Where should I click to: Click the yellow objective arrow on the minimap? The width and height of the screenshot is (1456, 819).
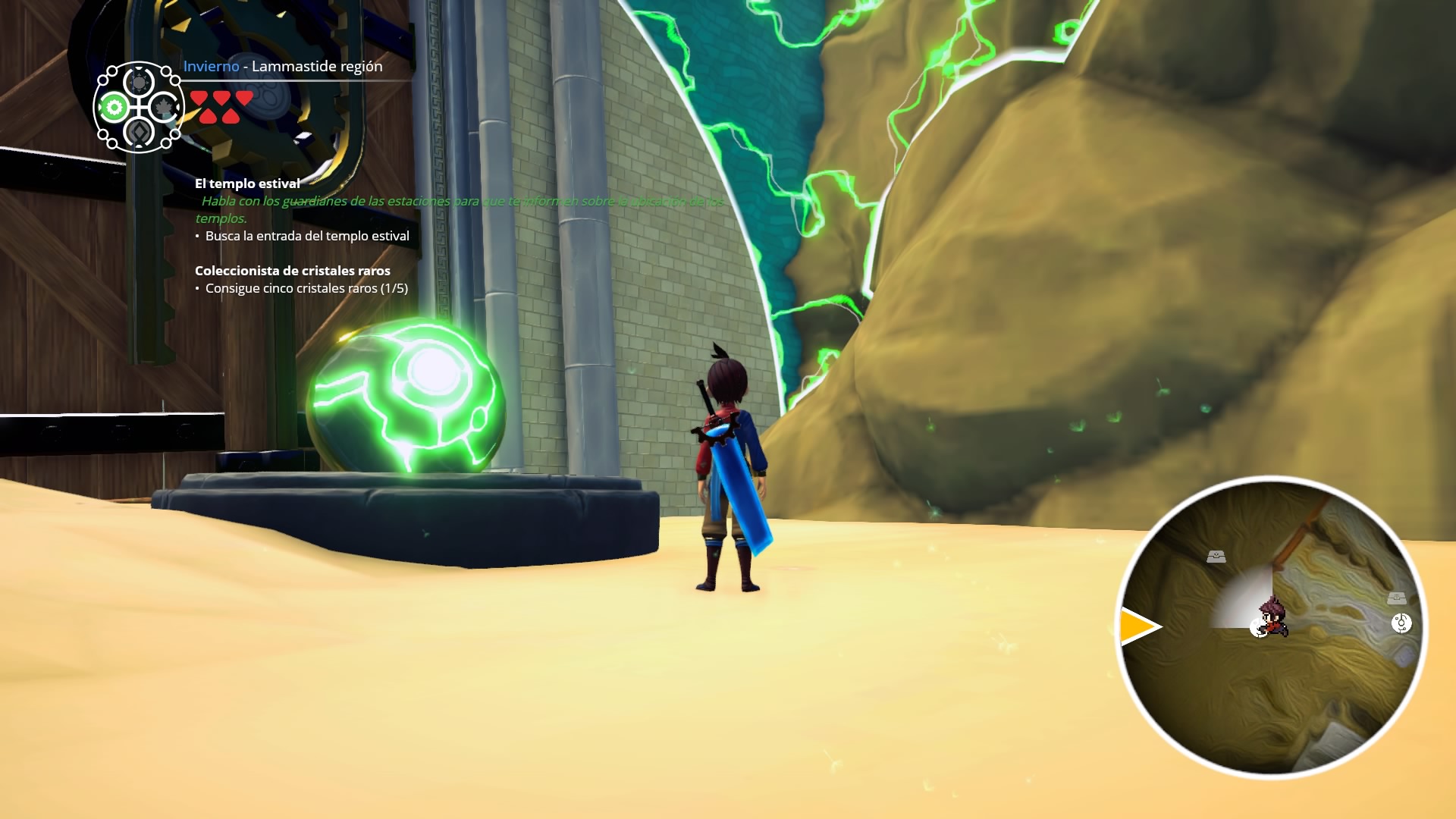[x=1138, y=626]
